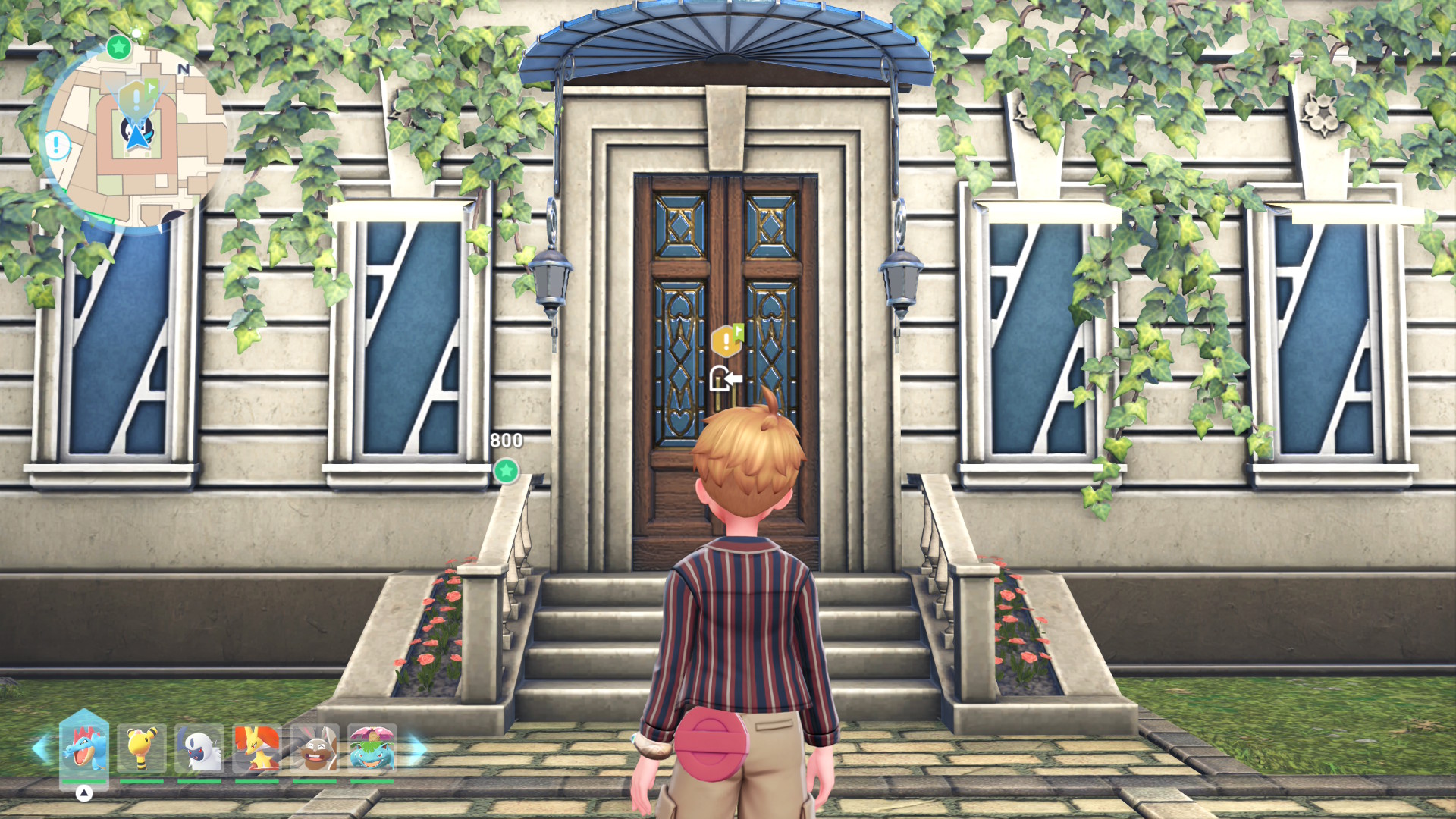Select Delphox from the party bar

coord(257,748)
